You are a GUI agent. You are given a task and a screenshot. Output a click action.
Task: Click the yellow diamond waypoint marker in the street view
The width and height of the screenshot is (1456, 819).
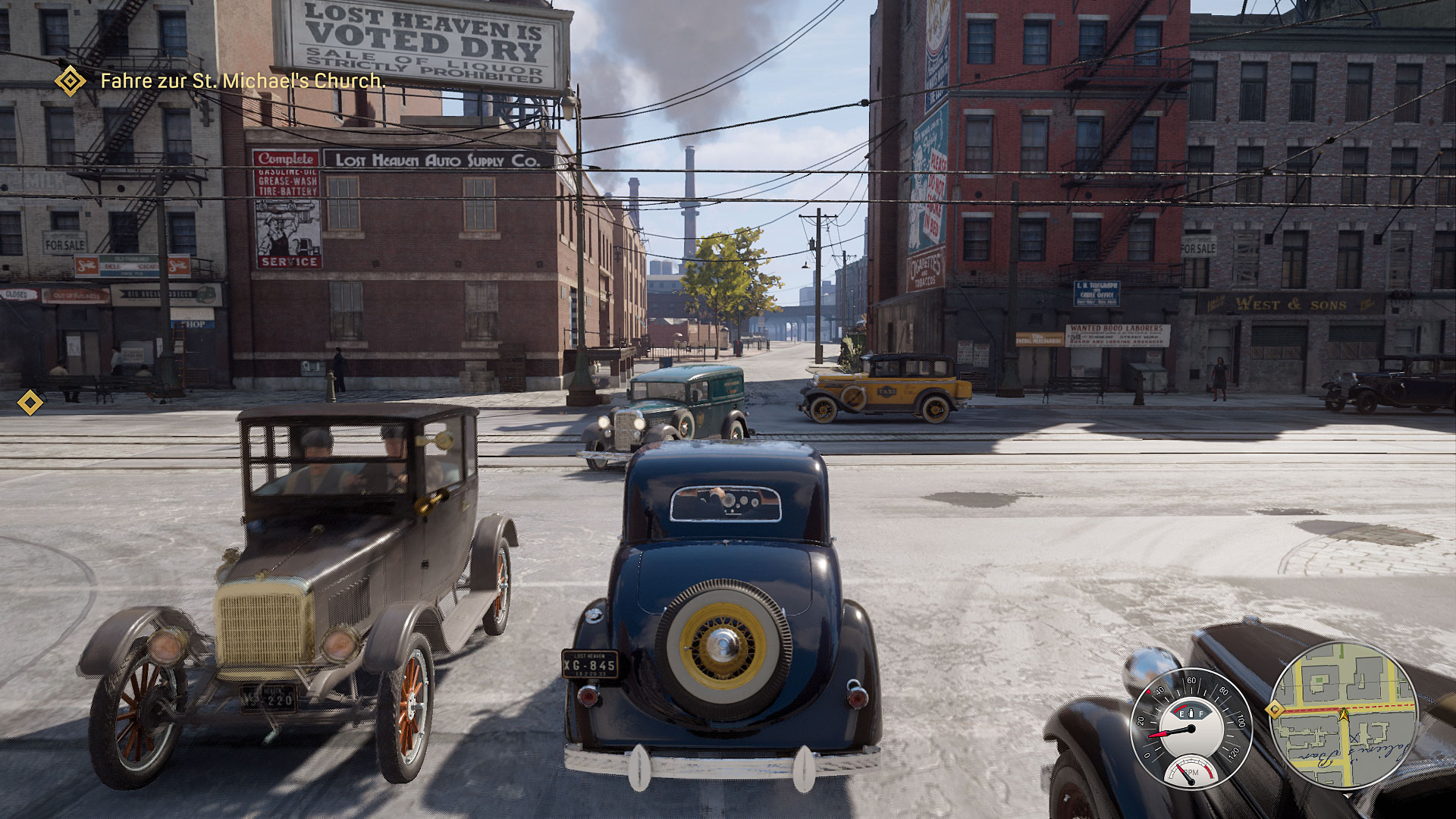point(30,402)
